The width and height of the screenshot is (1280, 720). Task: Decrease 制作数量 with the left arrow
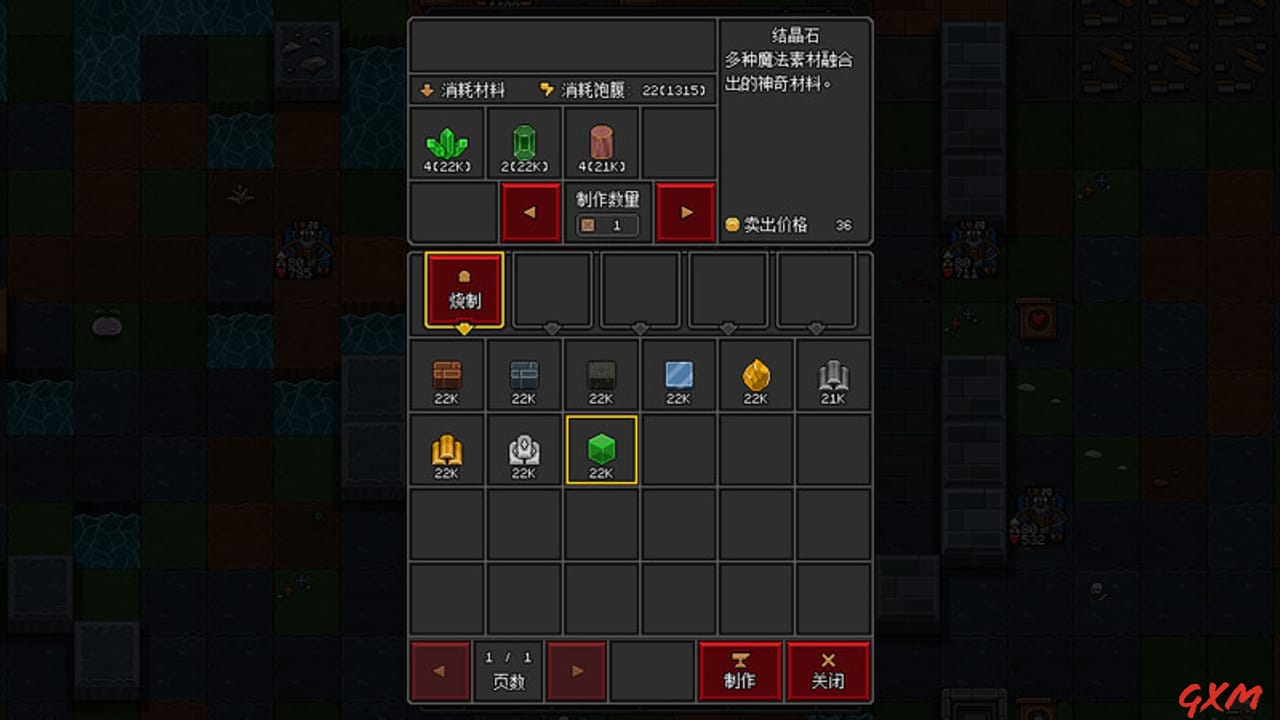(x=531, y=212)
